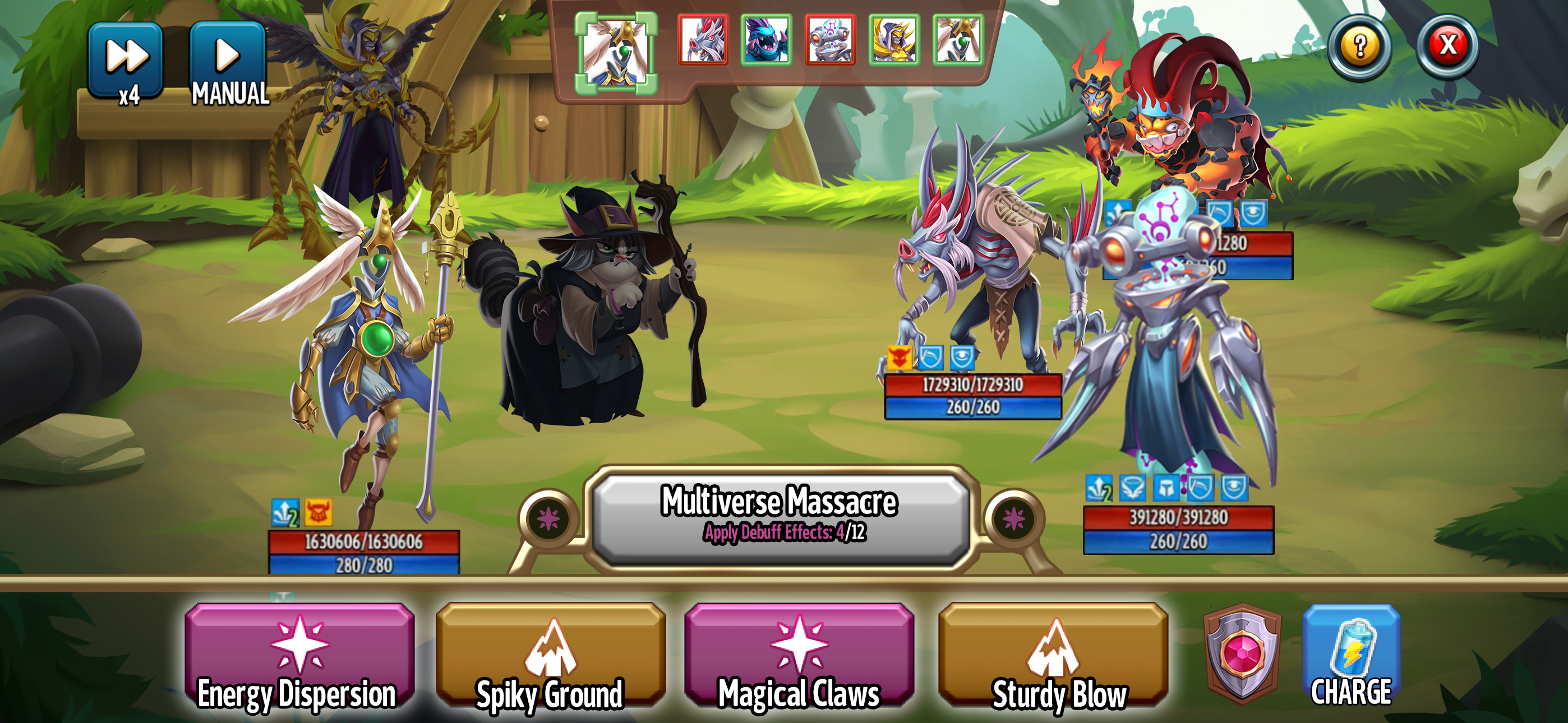Toggle x4 battle speed
This screenshot has height=723, width=1568.
(x=126, y=58)
